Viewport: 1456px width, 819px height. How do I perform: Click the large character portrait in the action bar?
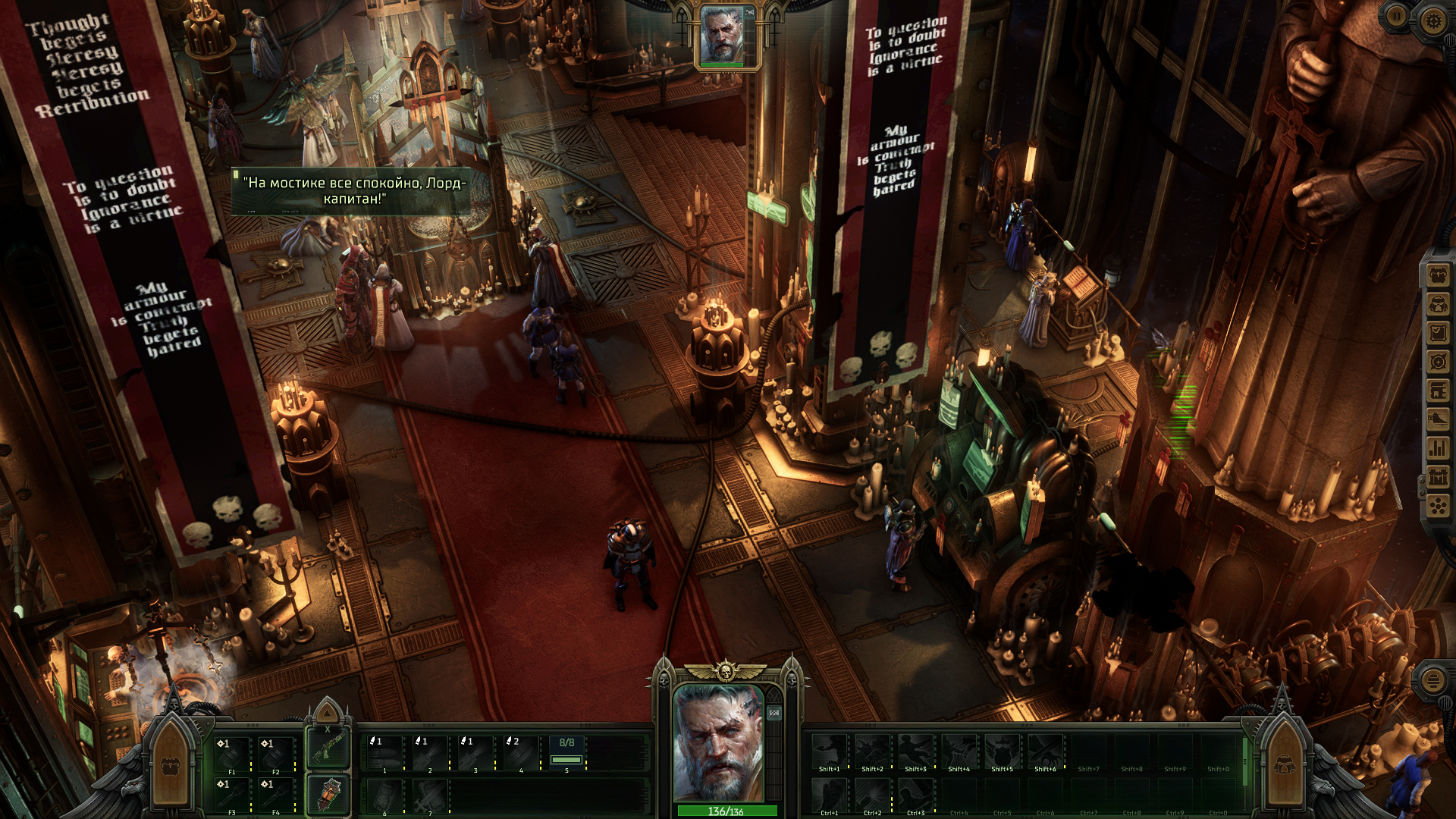click(718, 742)
